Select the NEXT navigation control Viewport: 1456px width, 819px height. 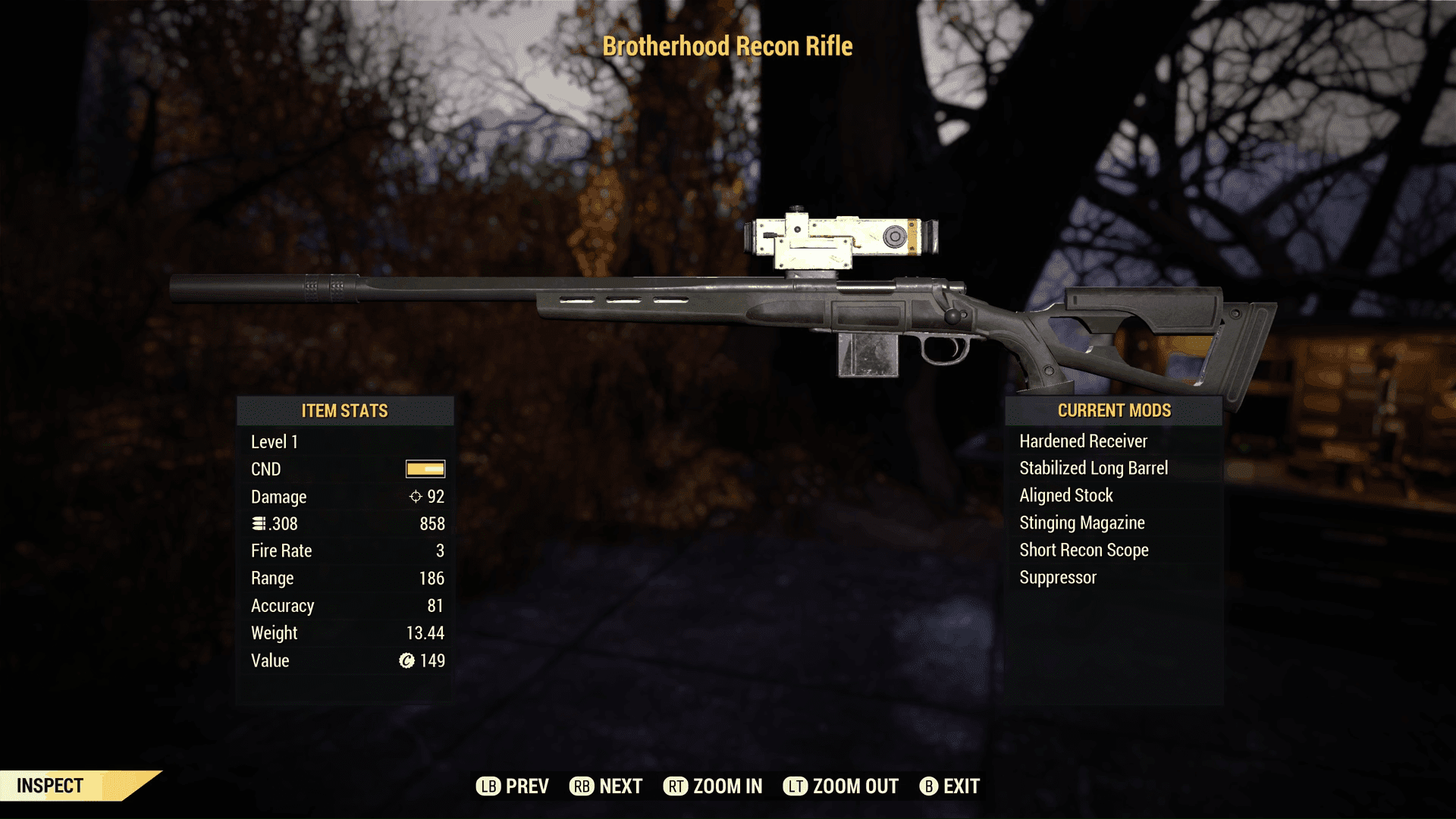[x=619, y=786]
